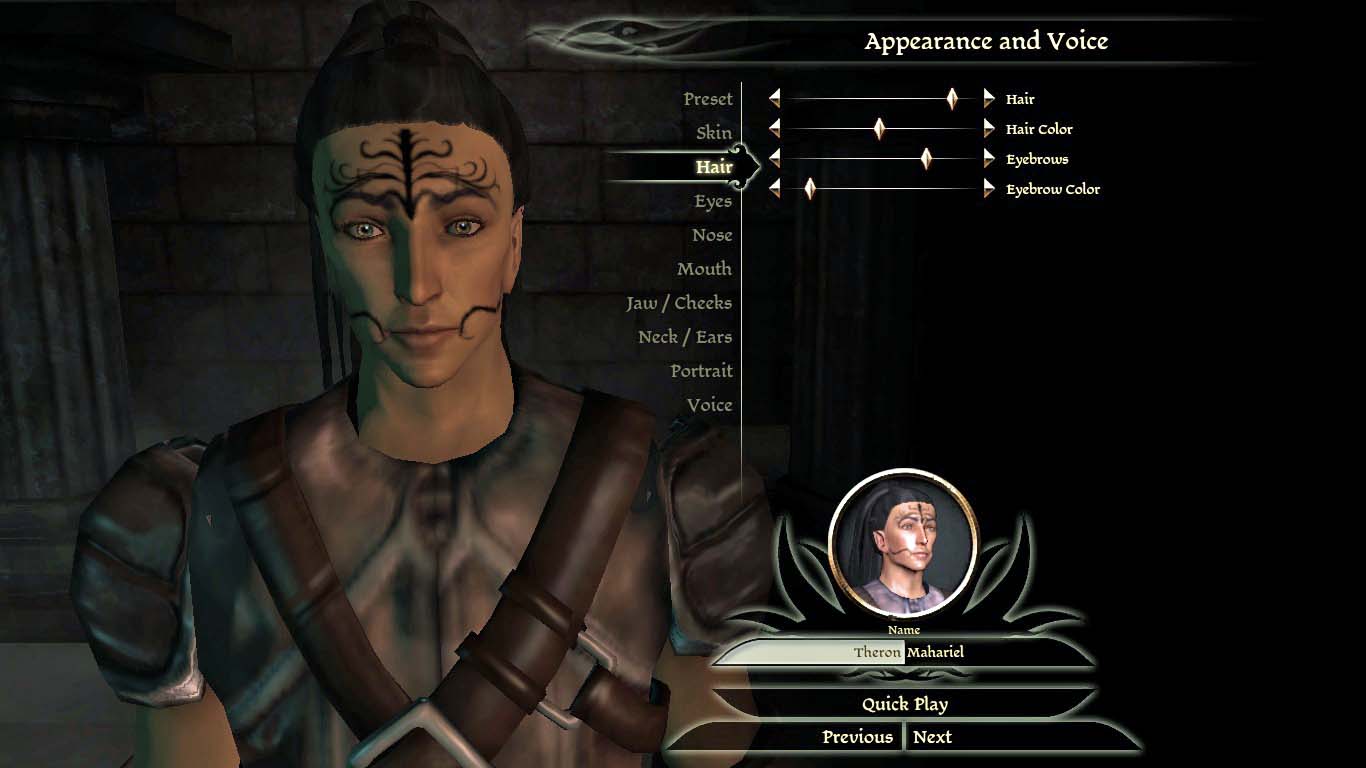The height and width of the screenshot is (768, 1366).
Task: Click the Hair Color slider handle
Action: coord(879,128)
